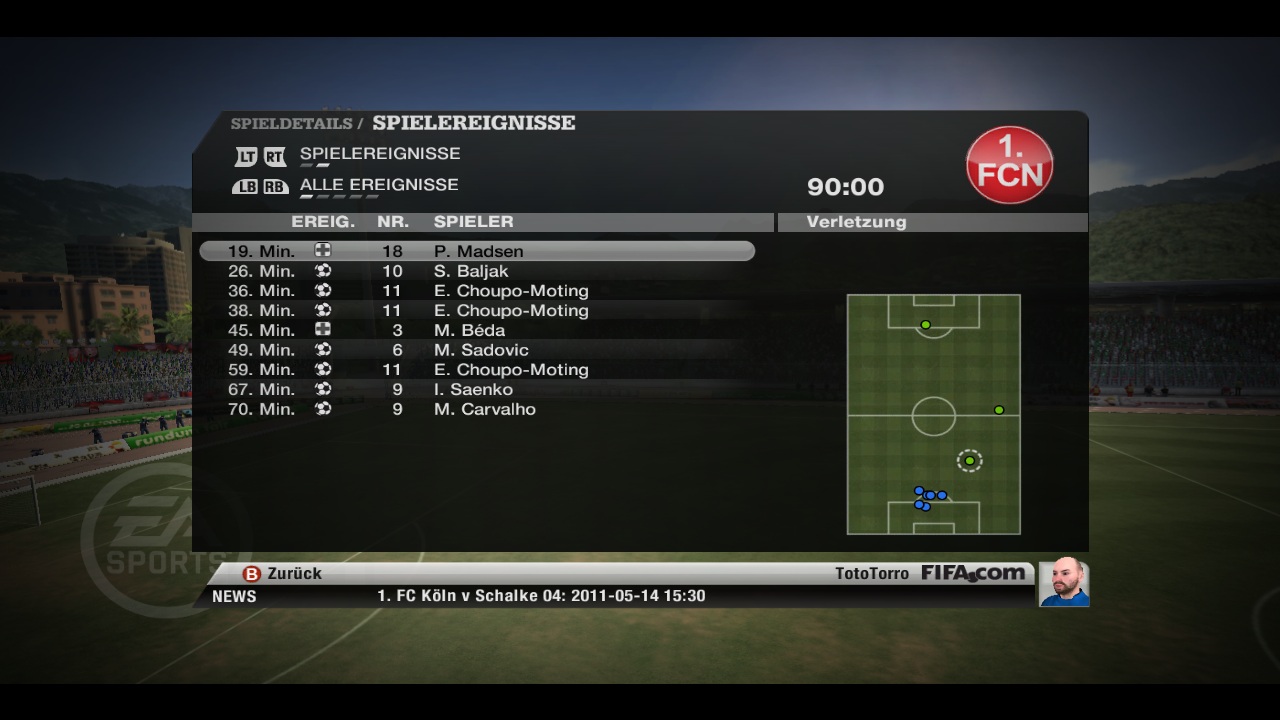Go back with the Zurück button

(x=283, y=574)
